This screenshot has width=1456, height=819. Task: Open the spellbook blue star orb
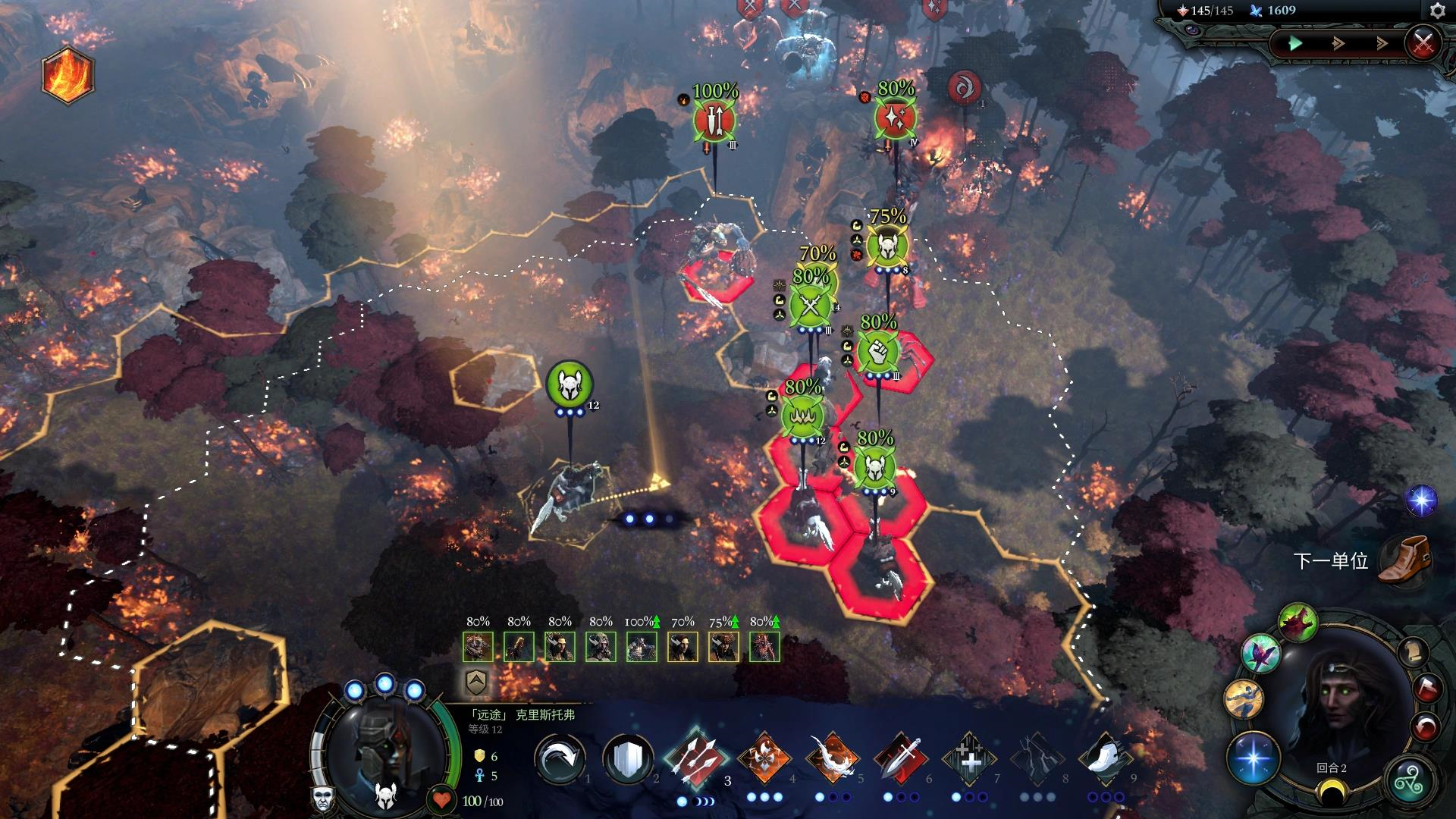click(x=1252, y=758)
